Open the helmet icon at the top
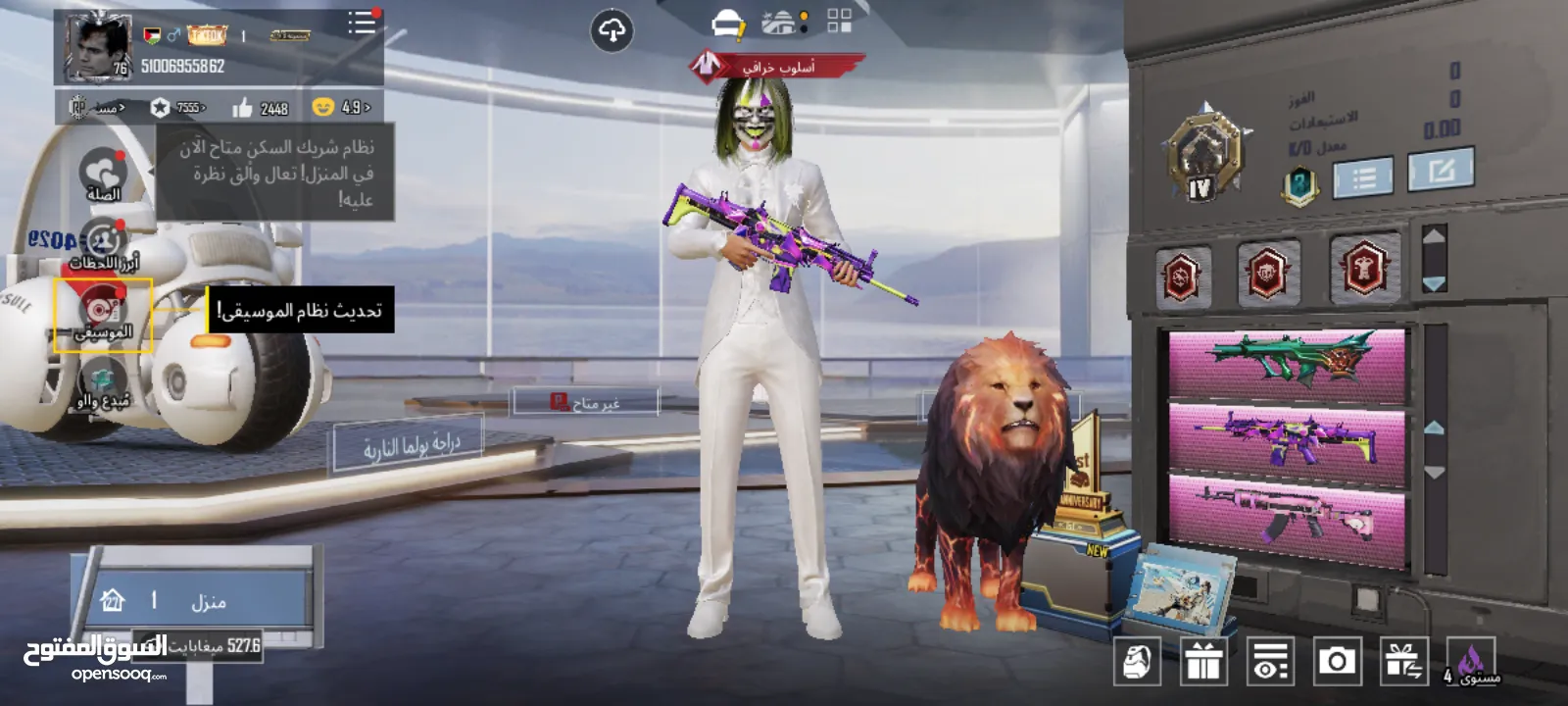The height and width of the screenshot is (706, 1568). click(728, 24)
